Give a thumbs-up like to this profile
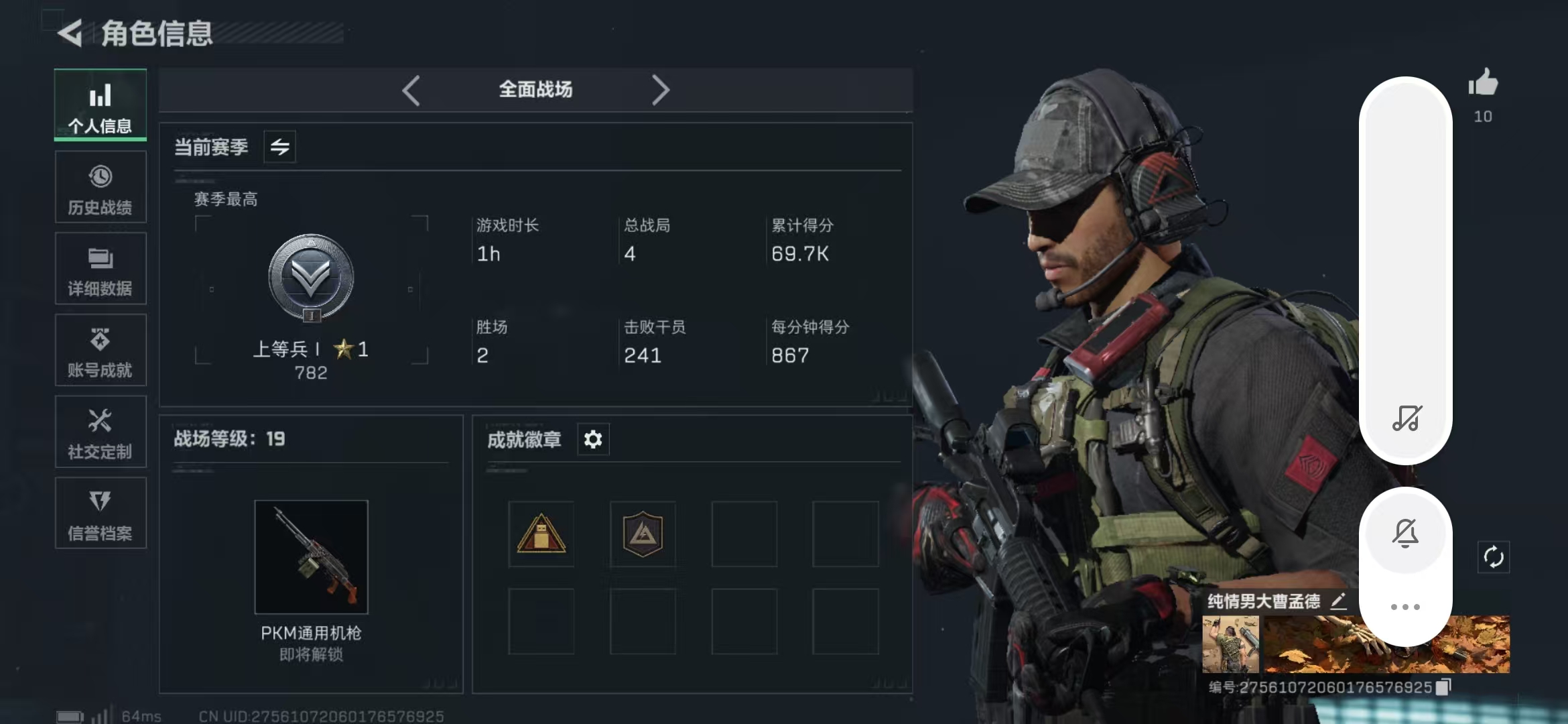 [x=1483, y=84]
